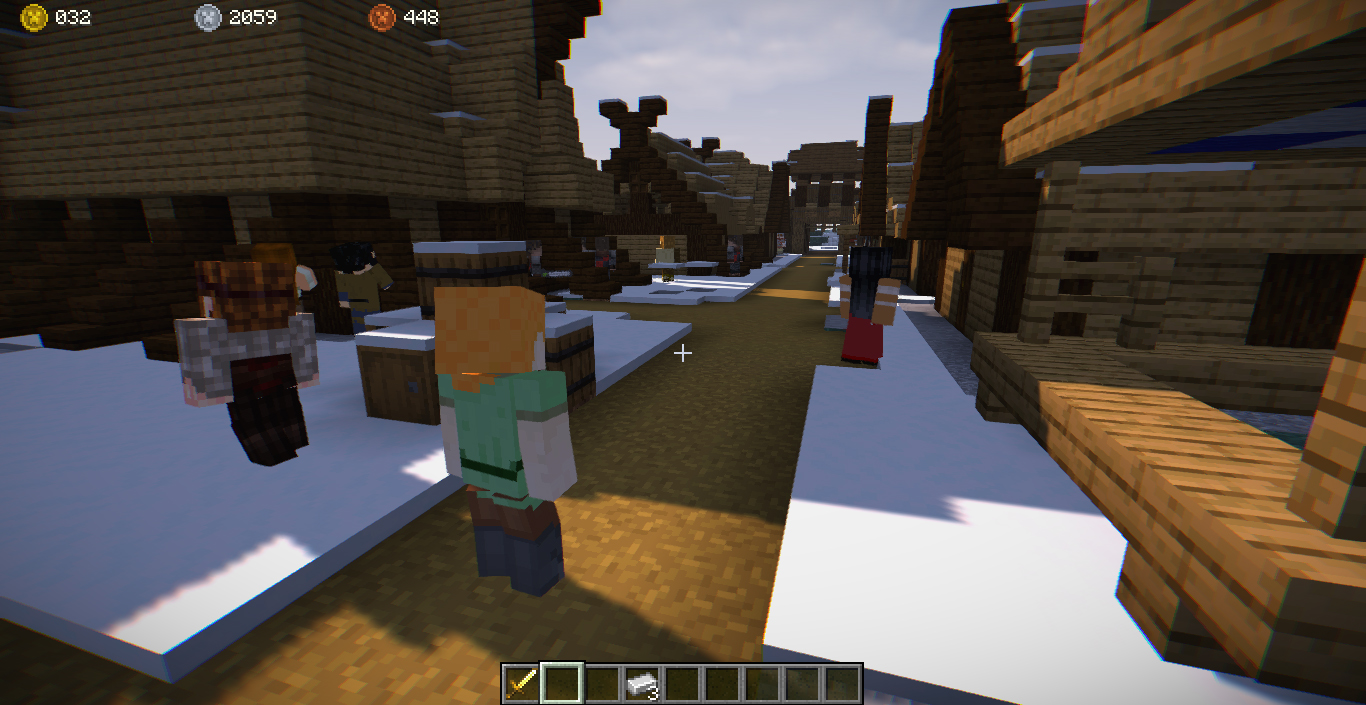Viewport: 1366px width, 705px height.
Task: Click the highlighted empty hotbar slot
Action: [x=560, y=684]
